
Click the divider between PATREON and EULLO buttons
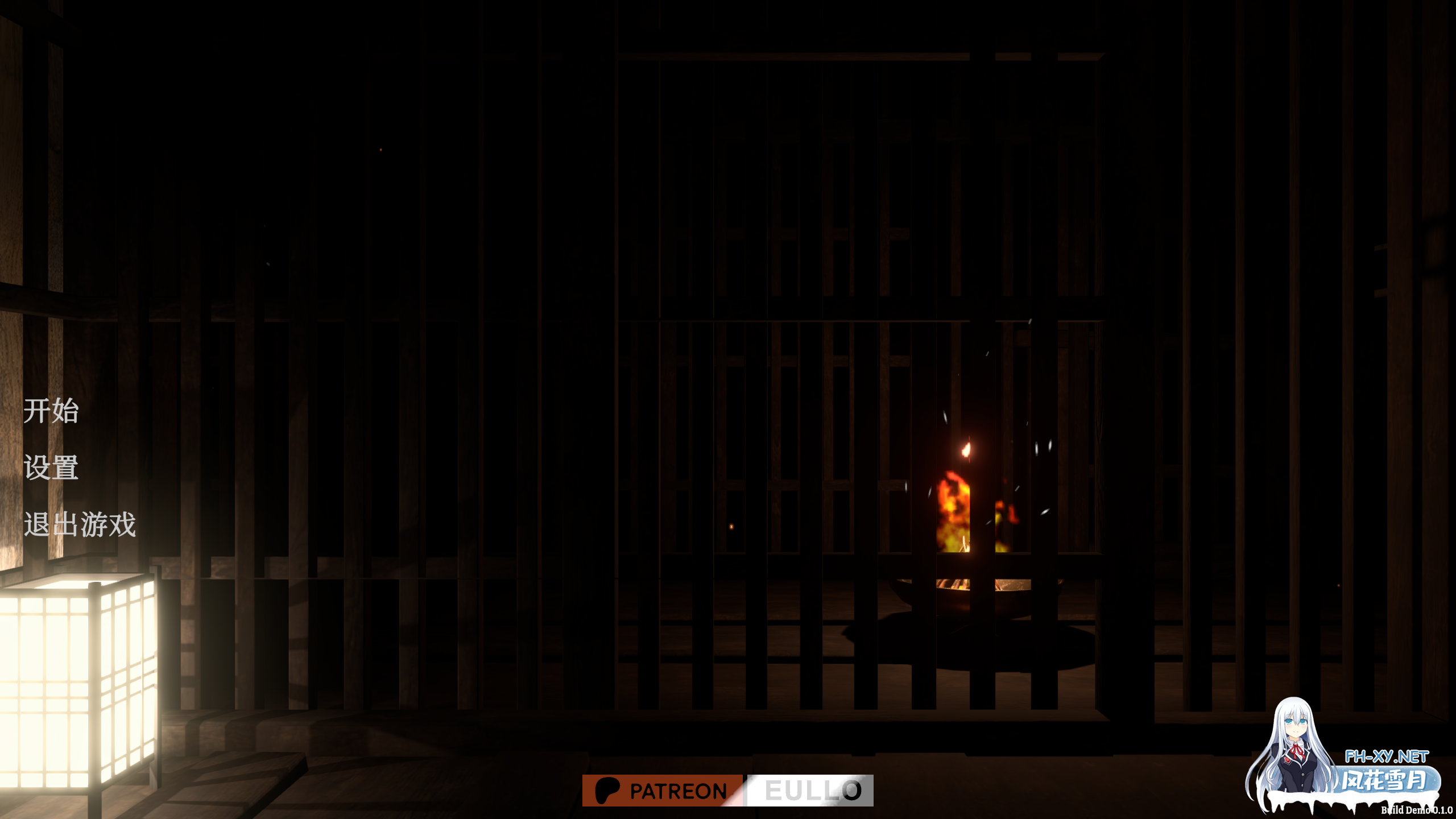(746, 789)
